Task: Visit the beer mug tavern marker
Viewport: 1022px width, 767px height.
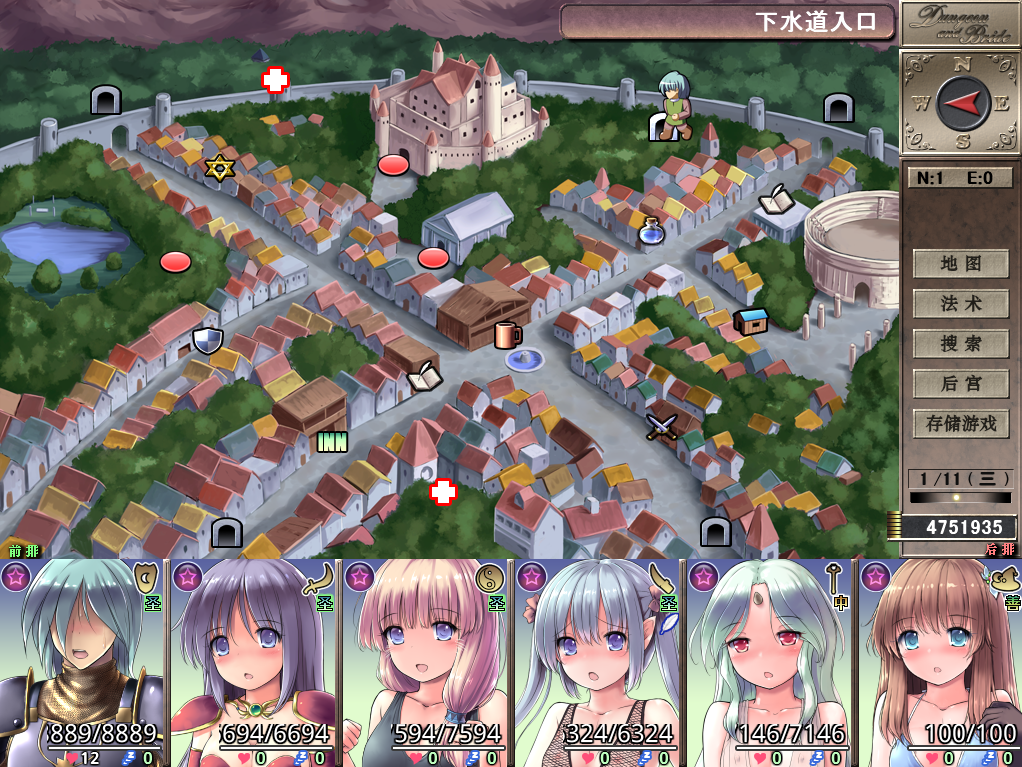Action: pyautogui.click(x=507, y=334)
